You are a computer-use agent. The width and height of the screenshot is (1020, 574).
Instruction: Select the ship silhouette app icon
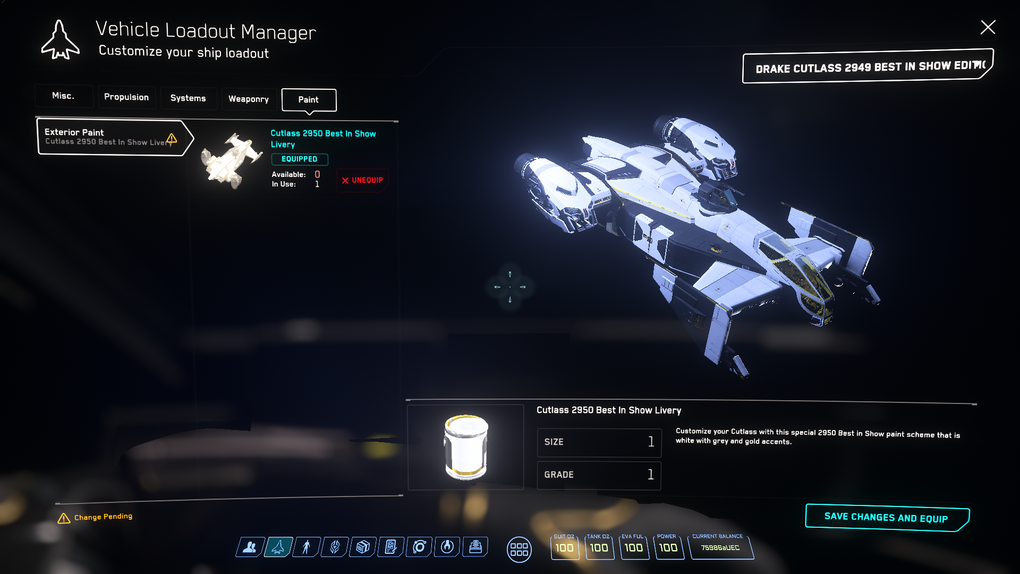(279, 547)
